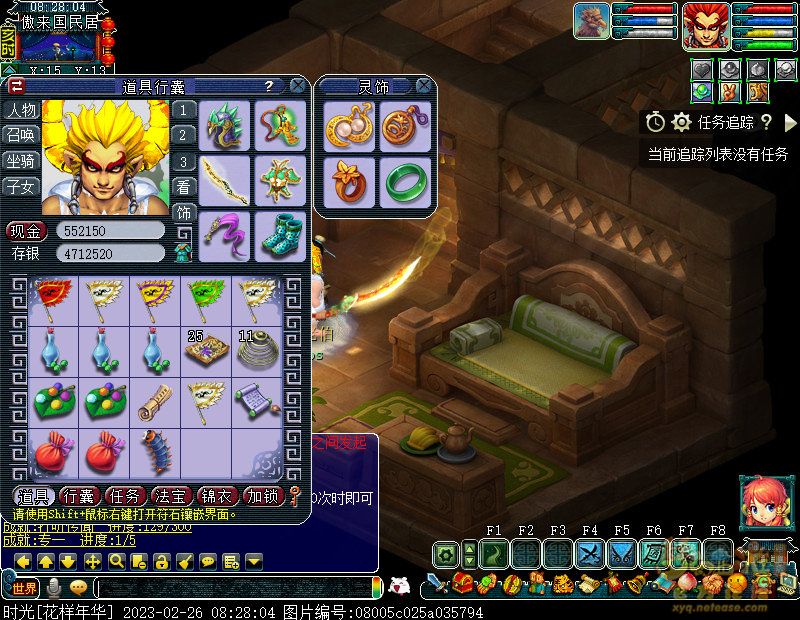
Task: Close the 灵饰 accessories panel
Action: [x=424, y=87]
